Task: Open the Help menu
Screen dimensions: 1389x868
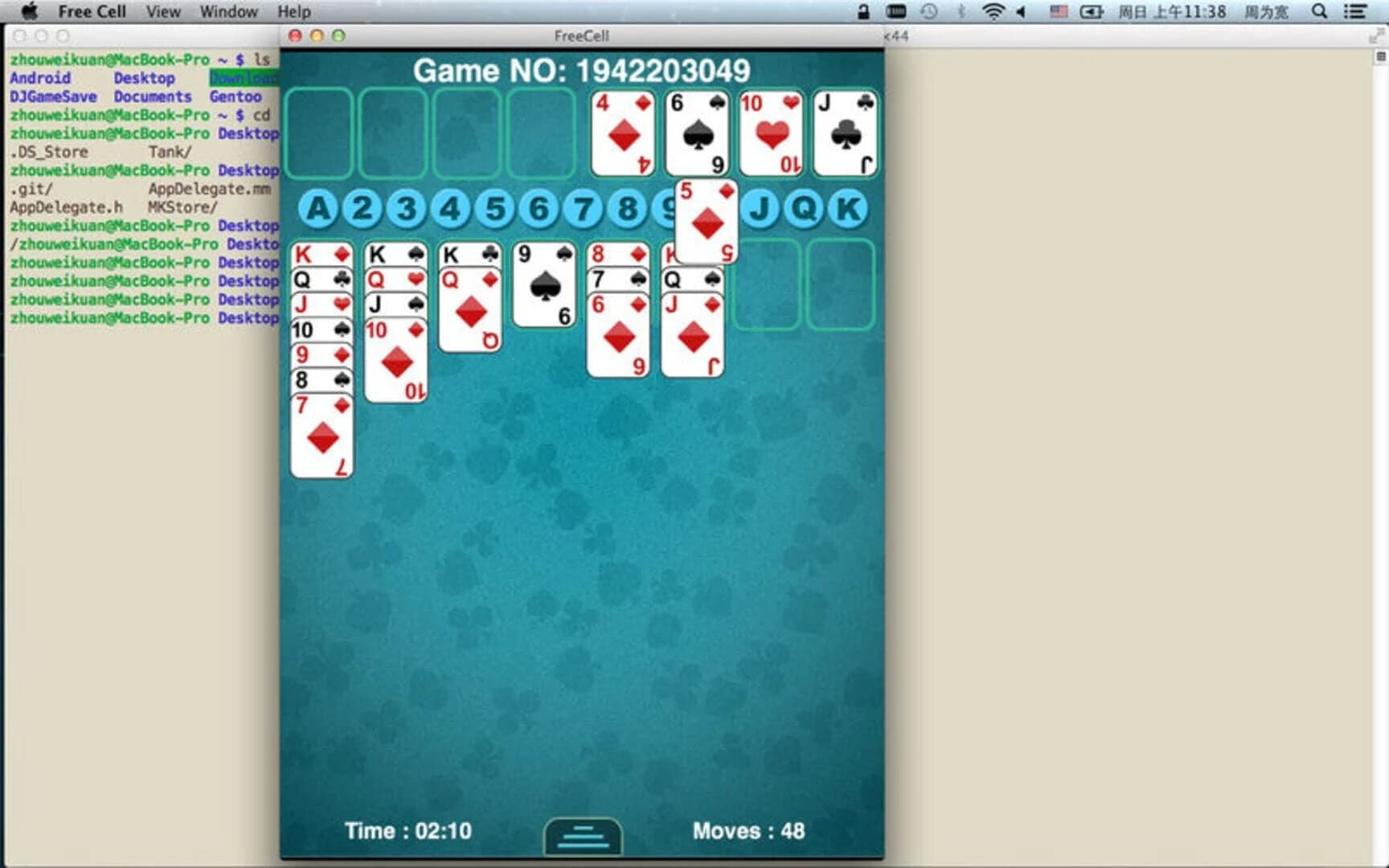Action: point(293,11)
